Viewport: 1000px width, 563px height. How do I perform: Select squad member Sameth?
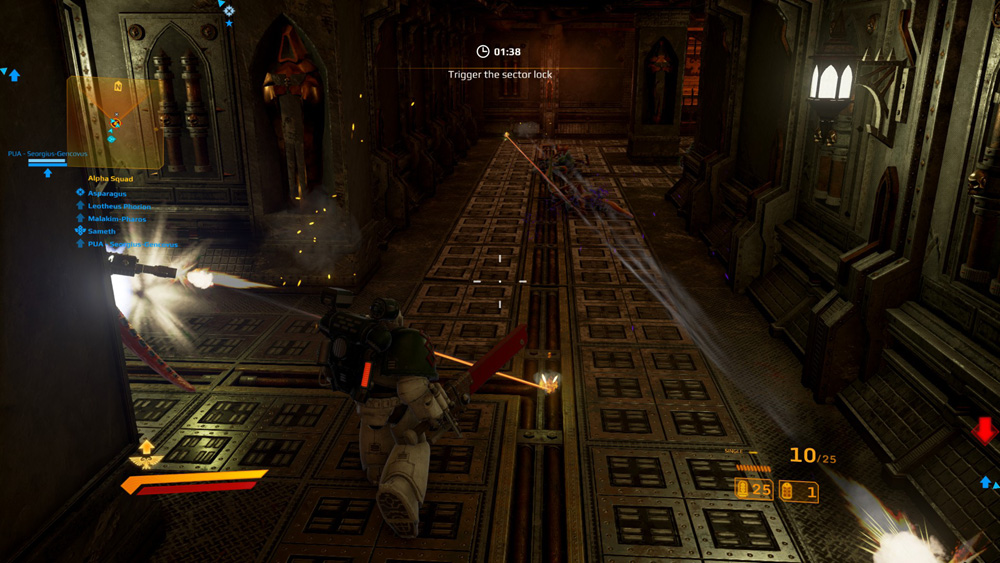[101, 231]
